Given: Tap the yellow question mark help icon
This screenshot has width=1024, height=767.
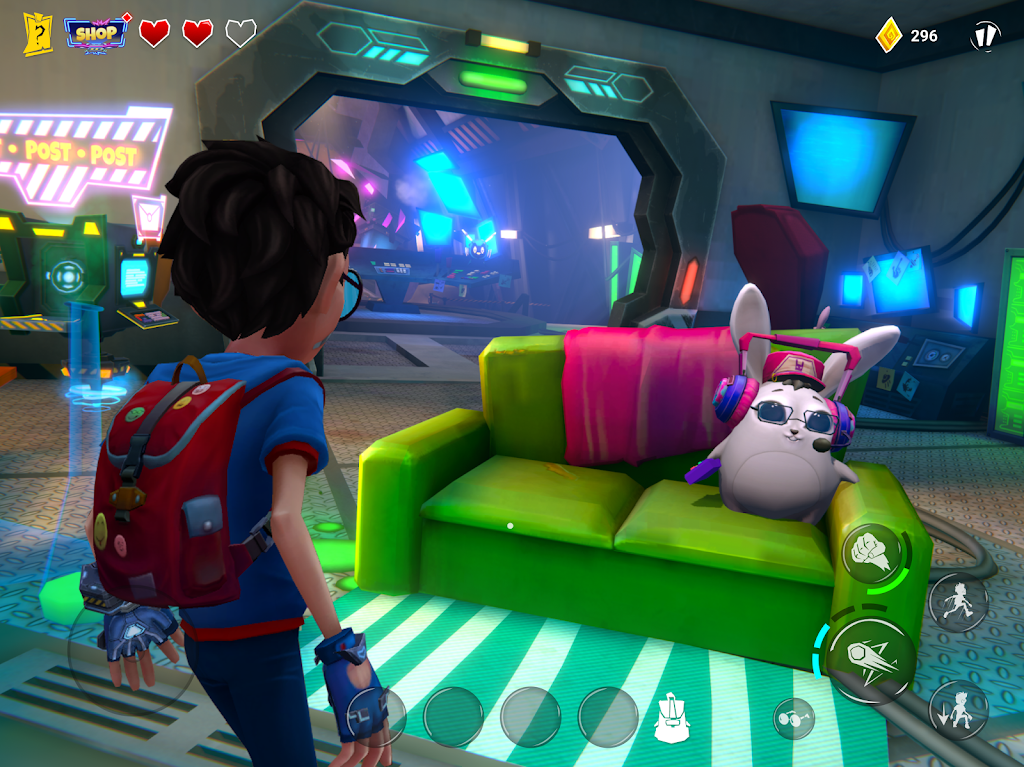Looking at the screenshot, I should pos(37,34).
